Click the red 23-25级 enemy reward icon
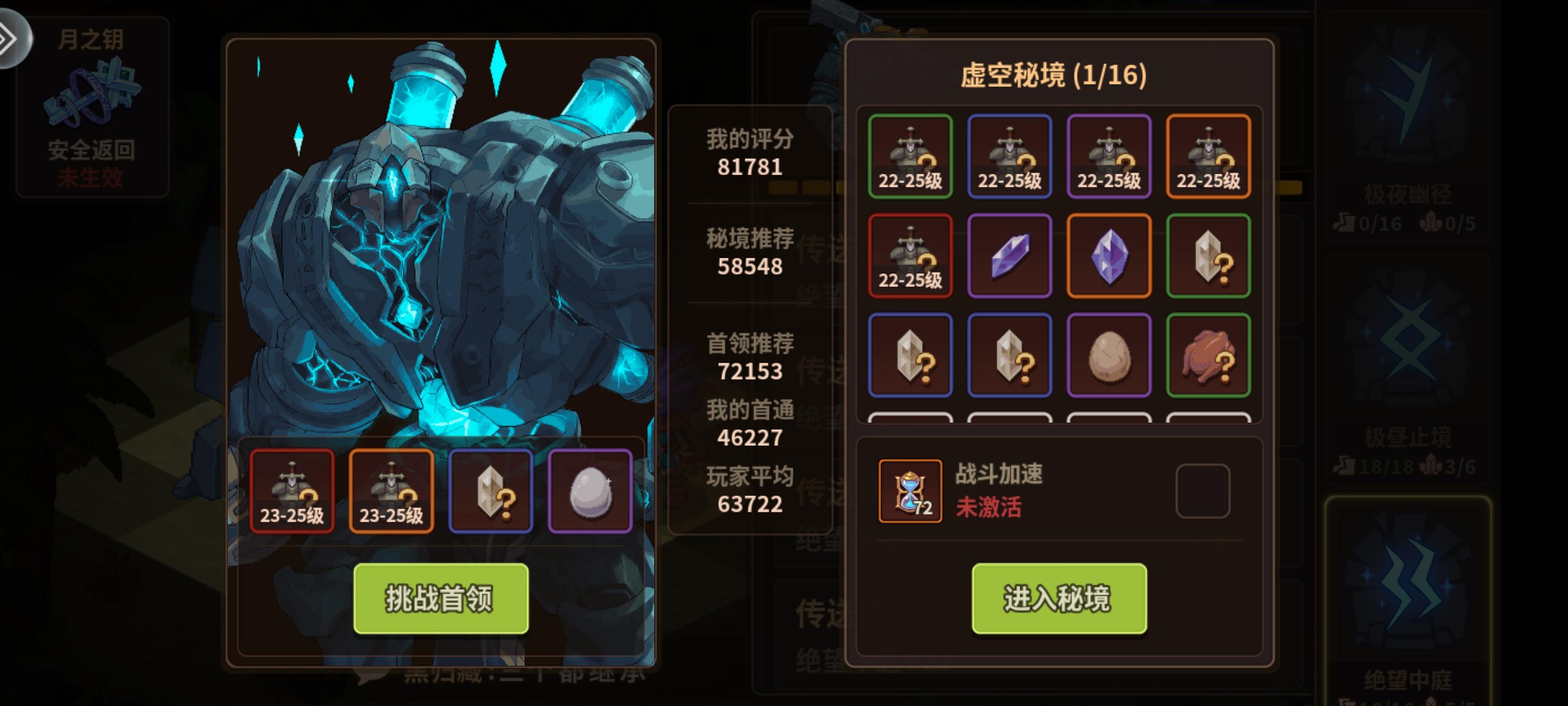The width and height of the screenshot is (1568, 706). pyautogui.click(x=292, y=490)
